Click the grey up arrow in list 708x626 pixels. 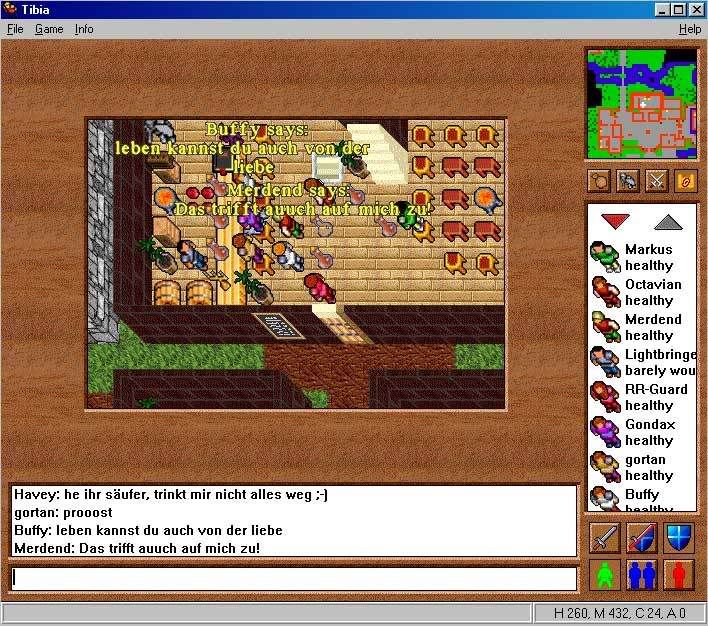[667, 221]
